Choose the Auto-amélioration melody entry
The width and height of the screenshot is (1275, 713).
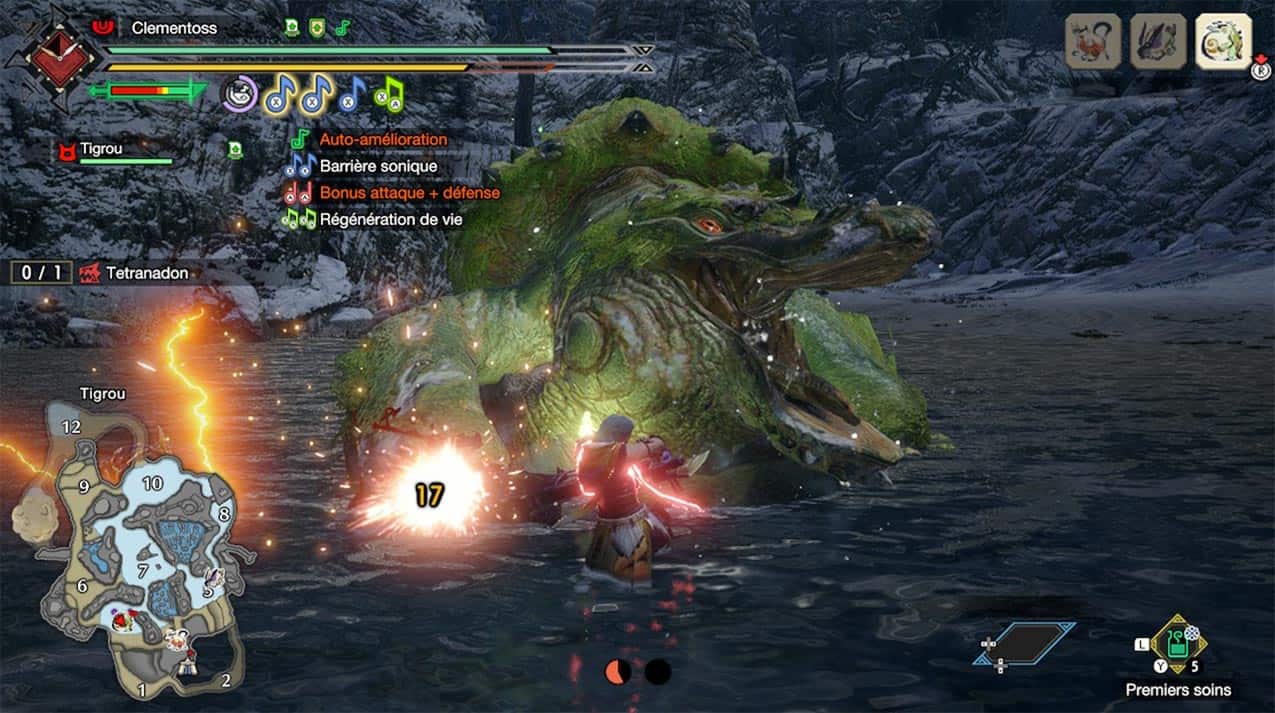382,139
